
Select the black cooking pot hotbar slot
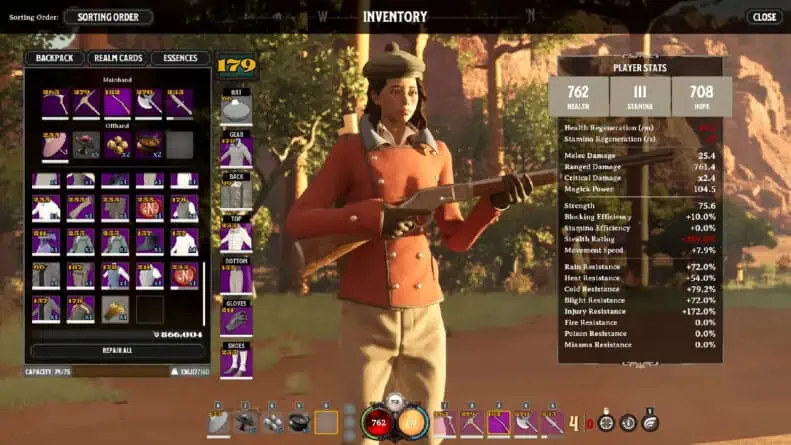tap(298, 422)
